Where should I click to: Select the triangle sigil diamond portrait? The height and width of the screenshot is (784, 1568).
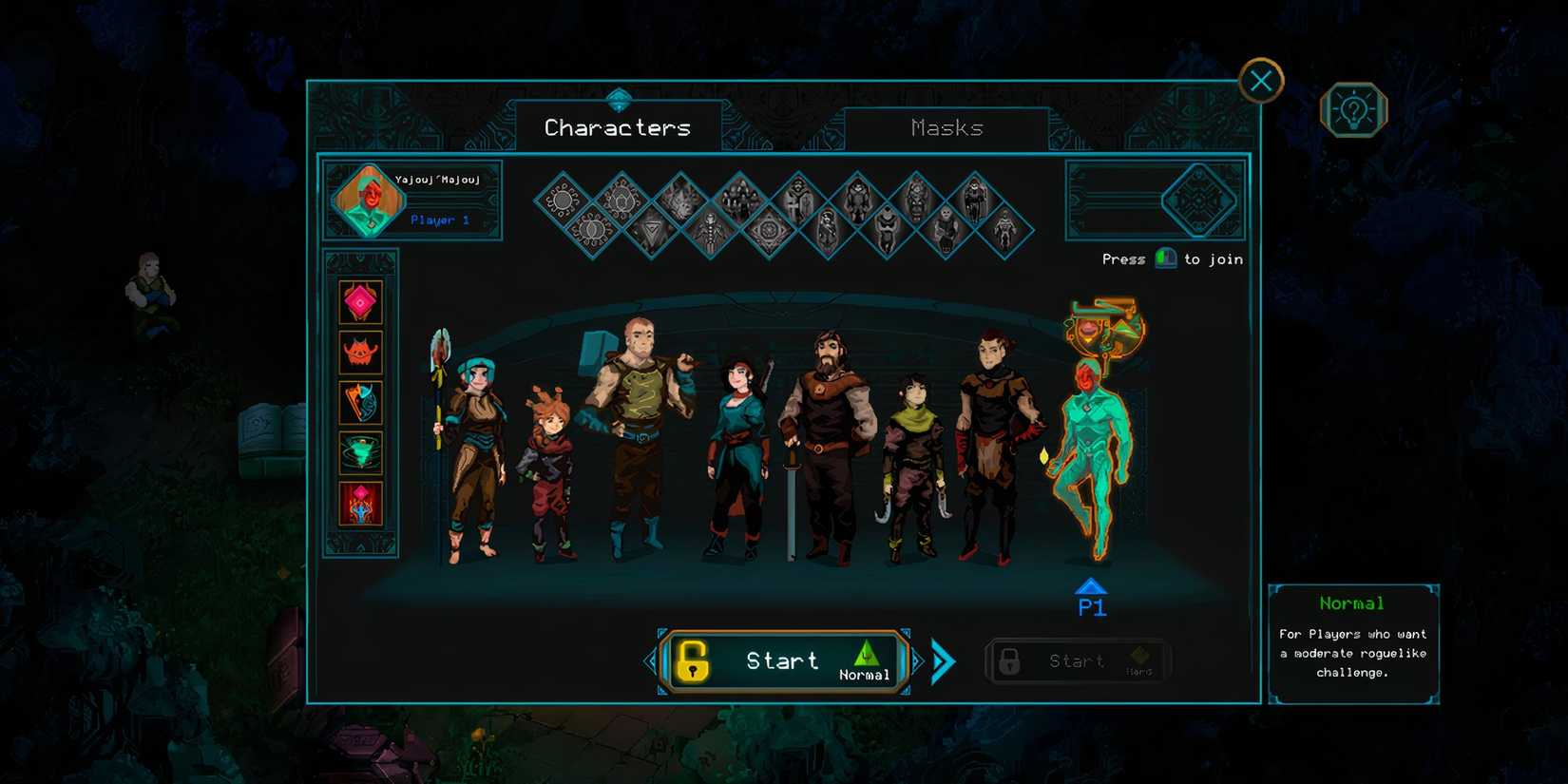point(654,228)
